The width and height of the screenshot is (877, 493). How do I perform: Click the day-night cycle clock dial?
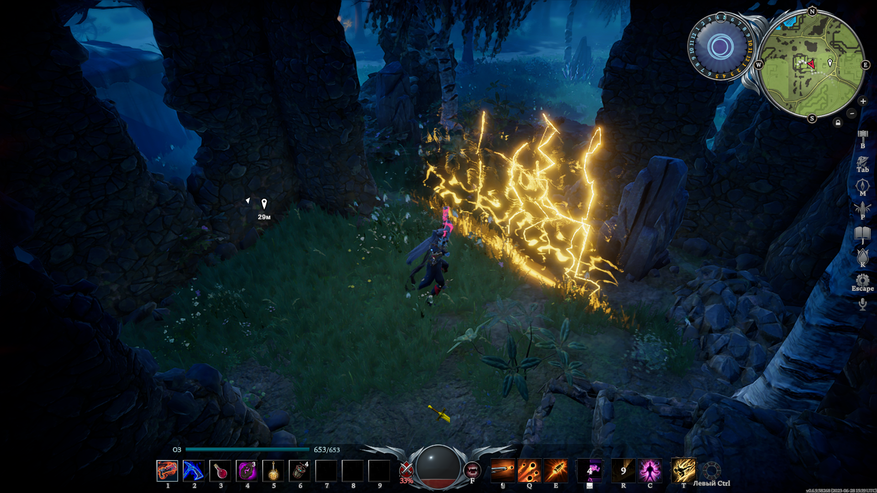719,46
